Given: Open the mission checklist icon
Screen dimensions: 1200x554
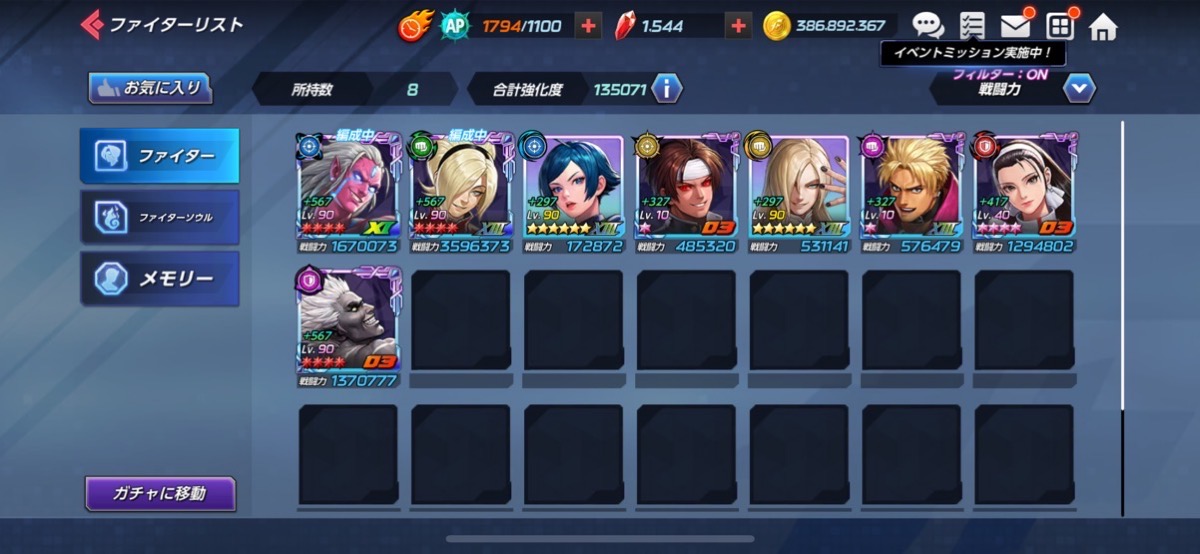Looking at the screenshot, I should [971, 26].
